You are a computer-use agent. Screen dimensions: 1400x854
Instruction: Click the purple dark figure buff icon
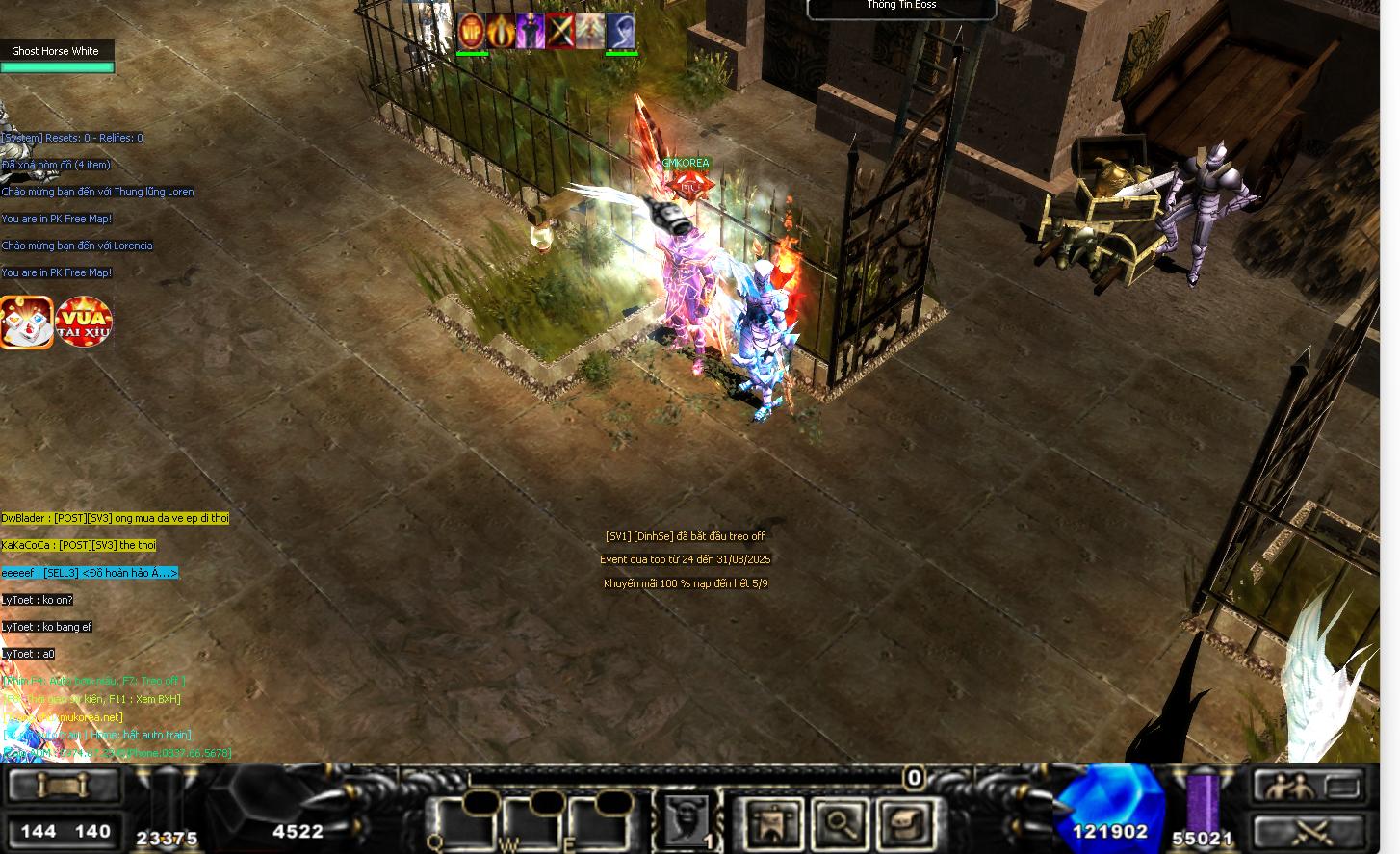pyautogui.click(x=531, y=32)
